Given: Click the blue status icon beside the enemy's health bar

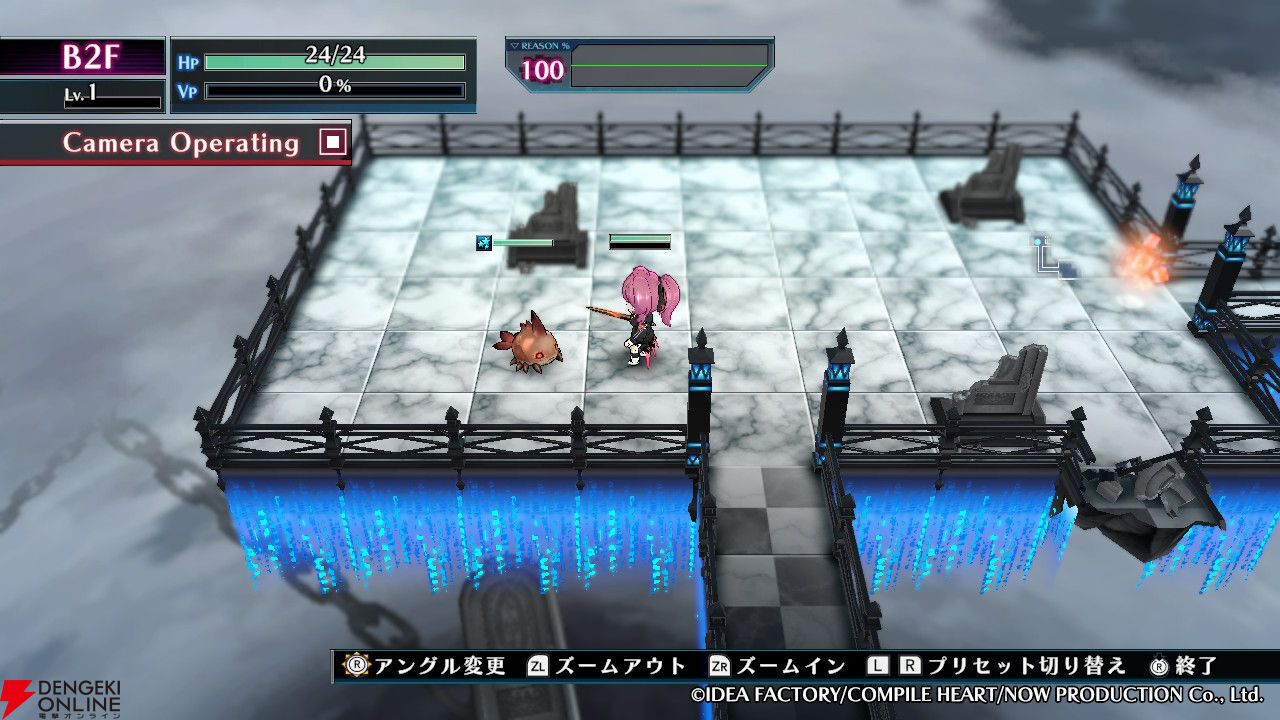Looking at the screenshot, I should (483, 242).
